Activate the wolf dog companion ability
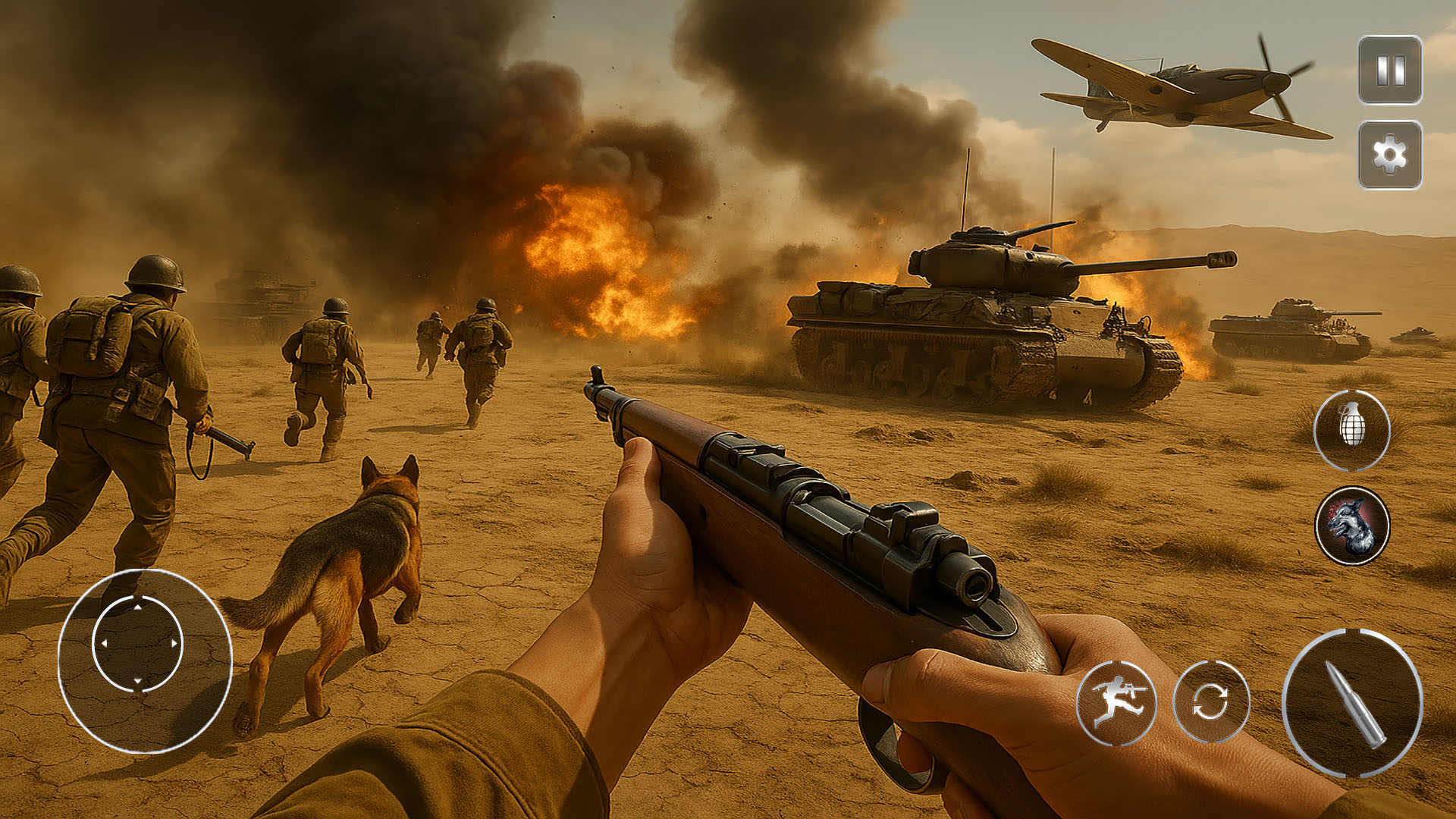1456x819 pixels. (x=1352, y=526)
